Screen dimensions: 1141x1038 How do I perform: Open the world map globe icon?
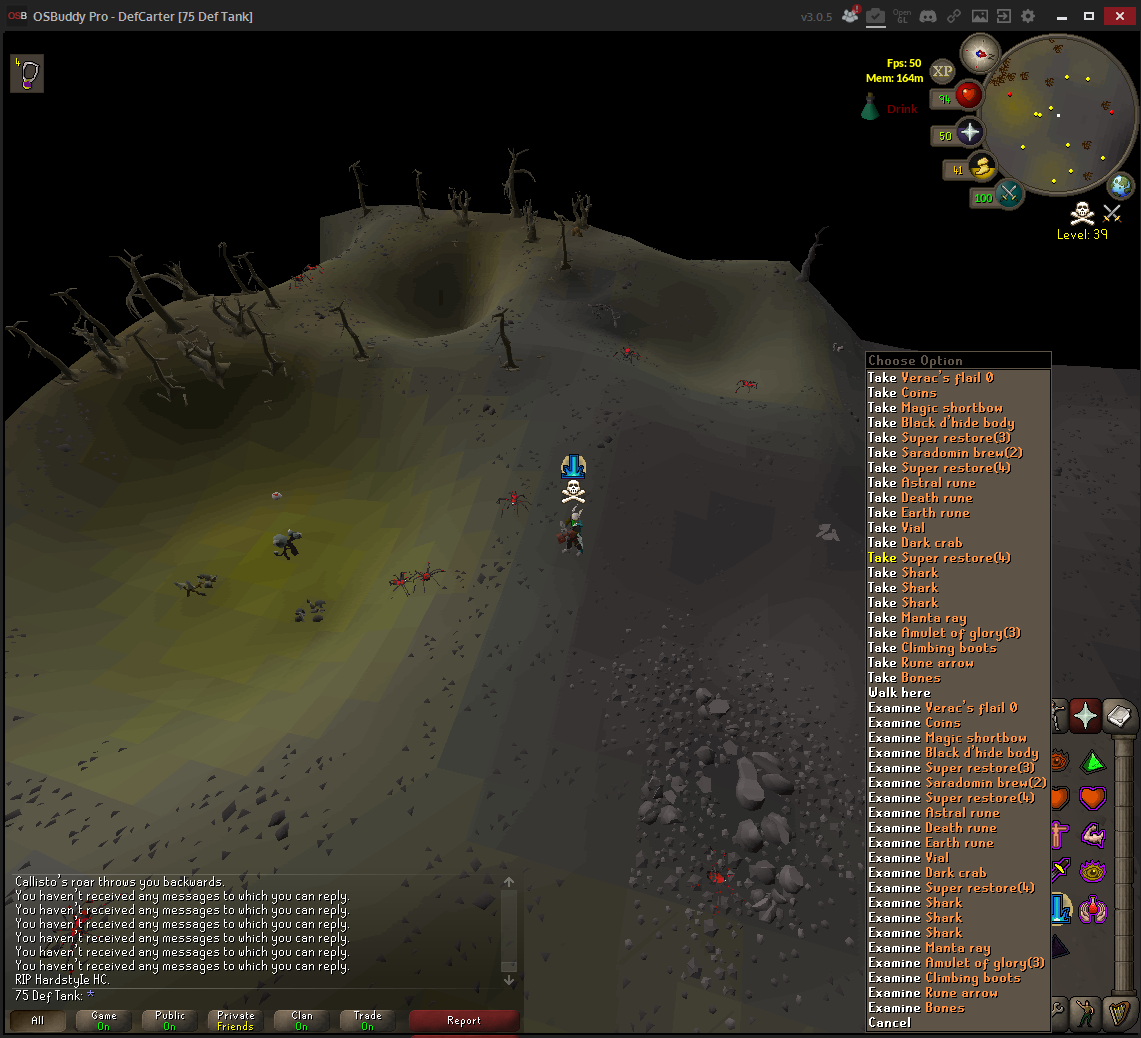[1121, 185]
